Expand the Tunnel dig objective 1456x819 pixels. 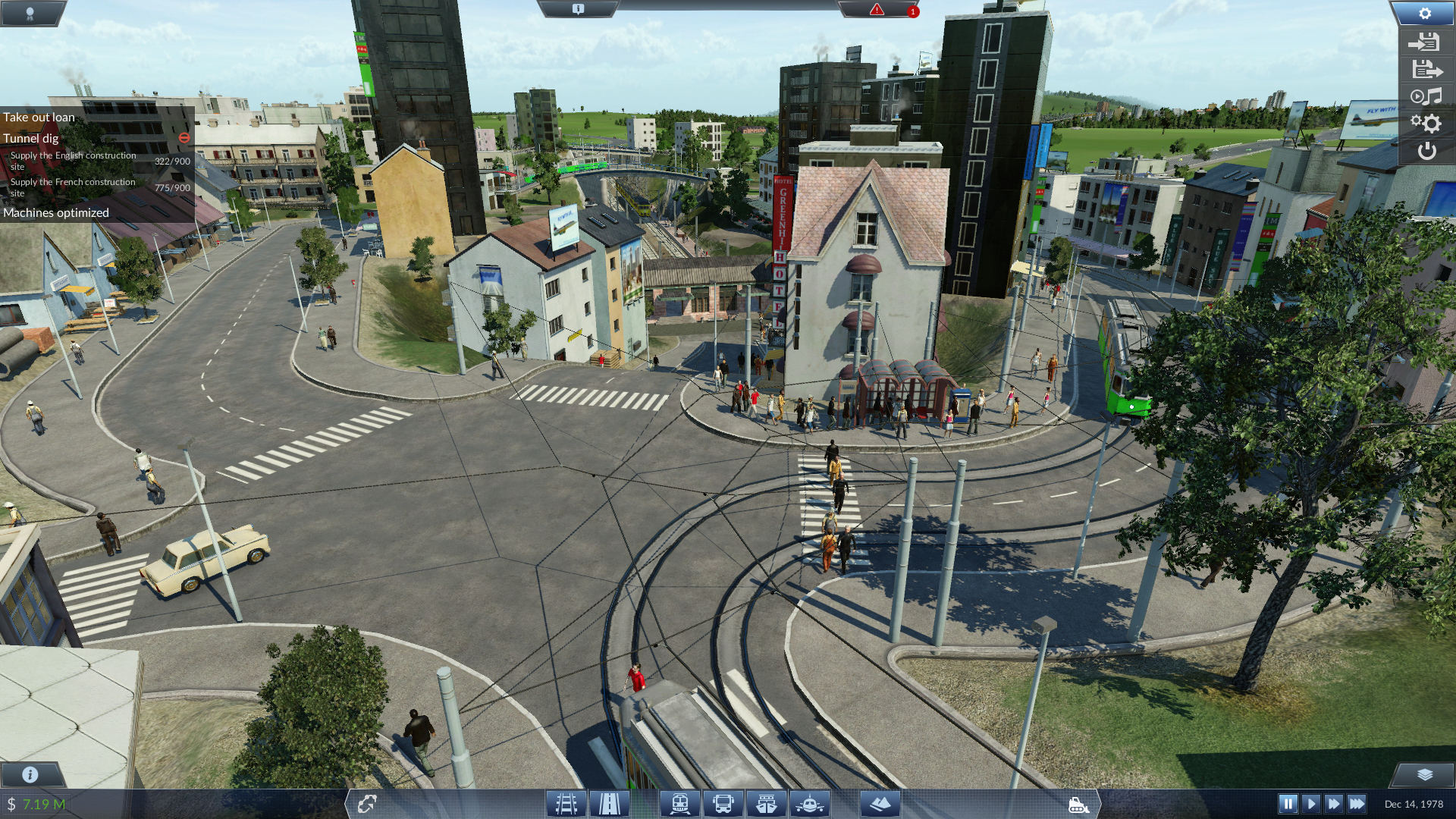click(x=31, y=138)
